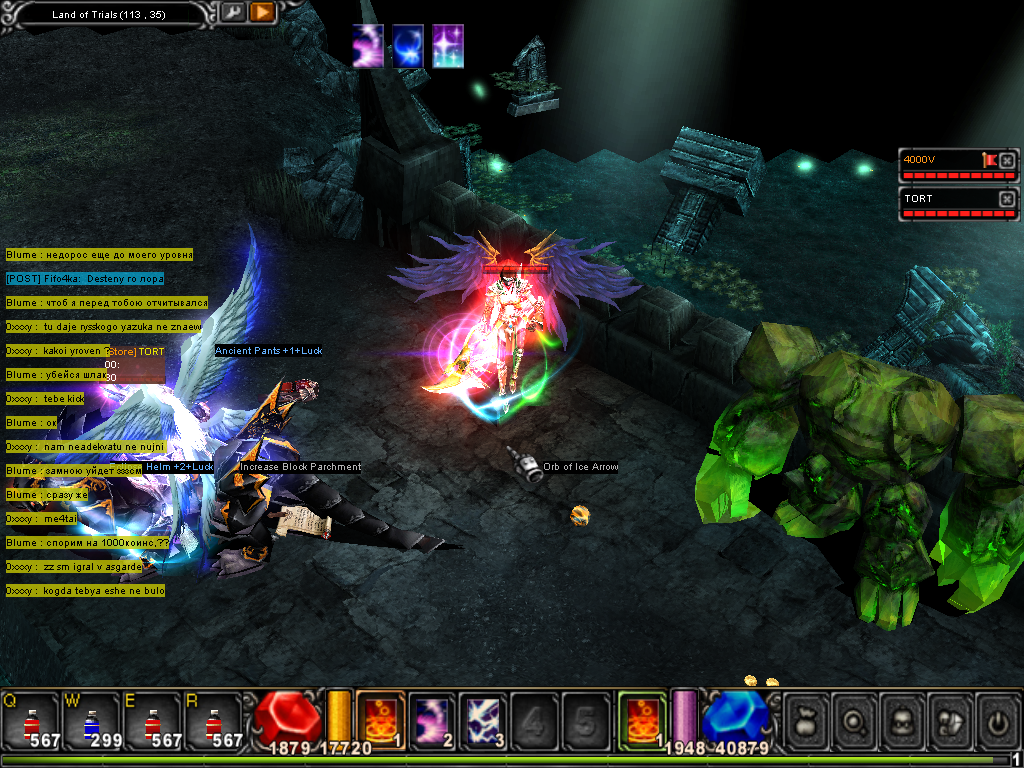Remove party member 4000V with its X

1007,160
